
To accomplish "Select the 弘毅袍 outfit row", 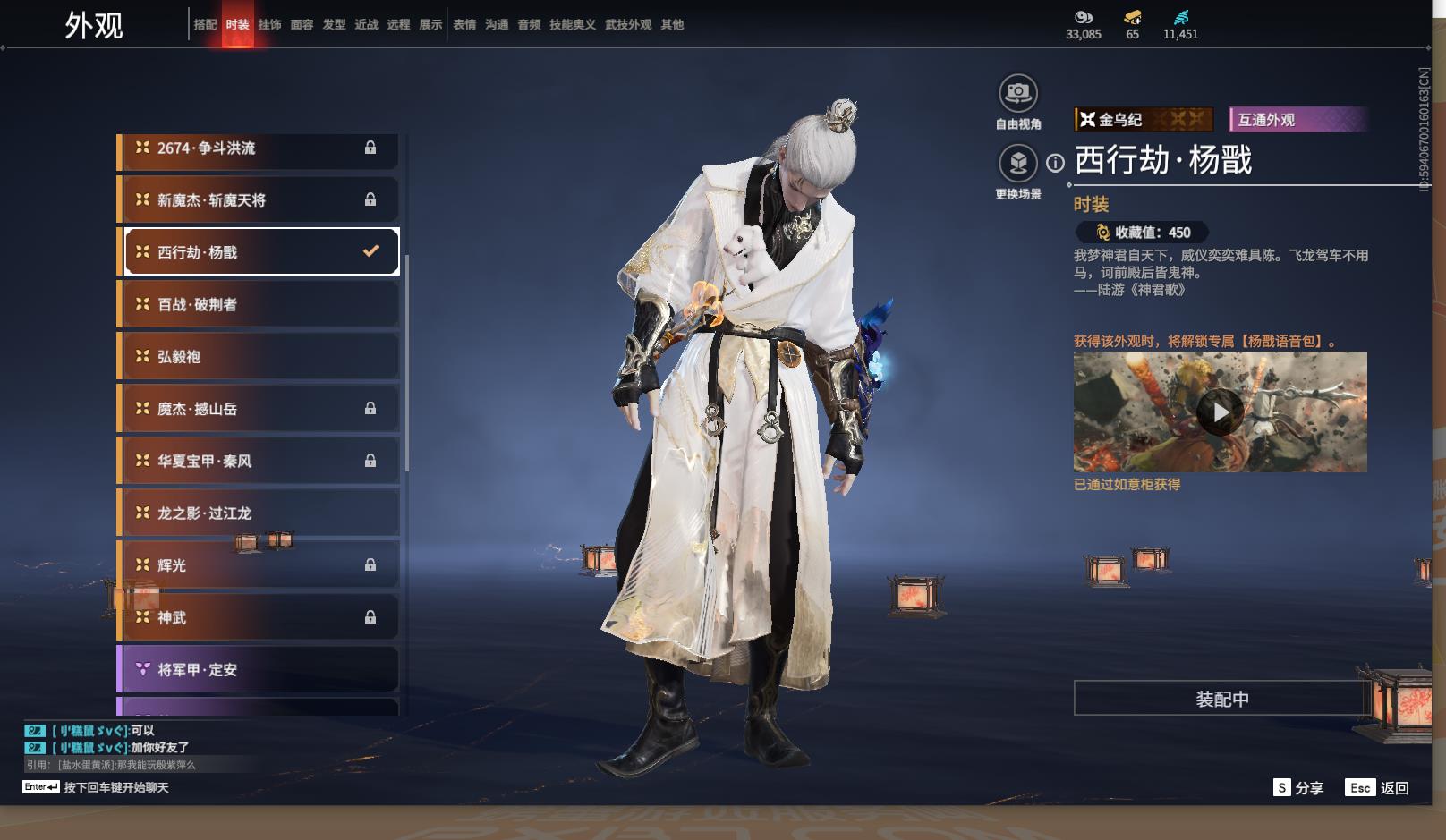I will (259, 356).
